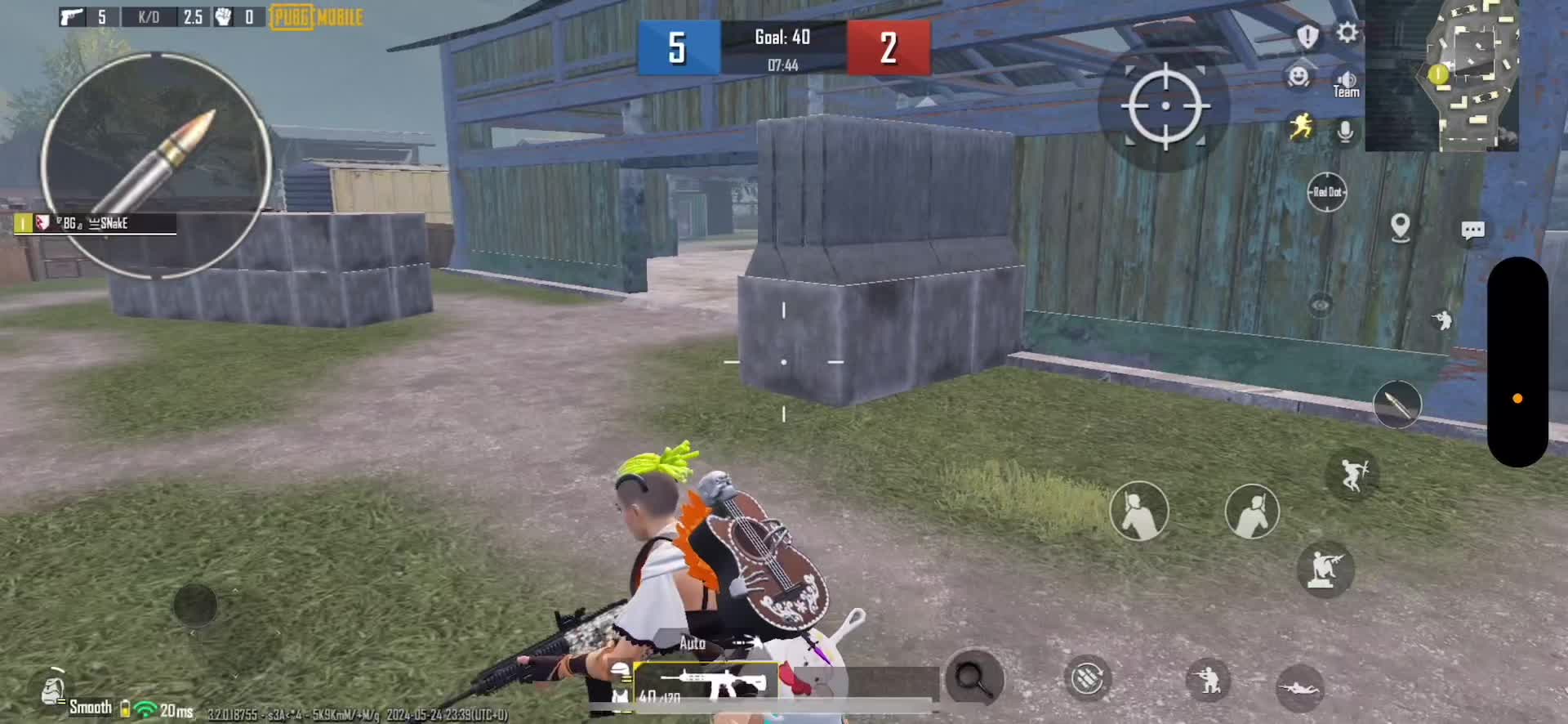This screenshot has width=1568, height=724.
Task: Open the gear settings menu
Action: 1347,33
